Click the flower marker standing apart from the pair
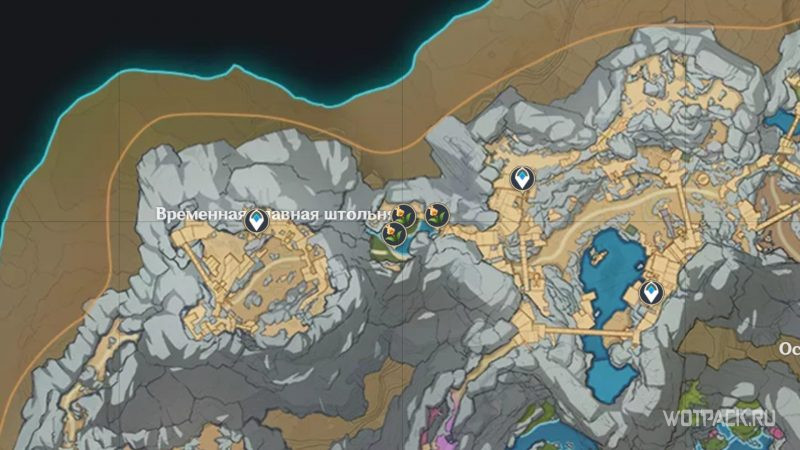Screen dimensions: 800x450 (x=436, y=214)
